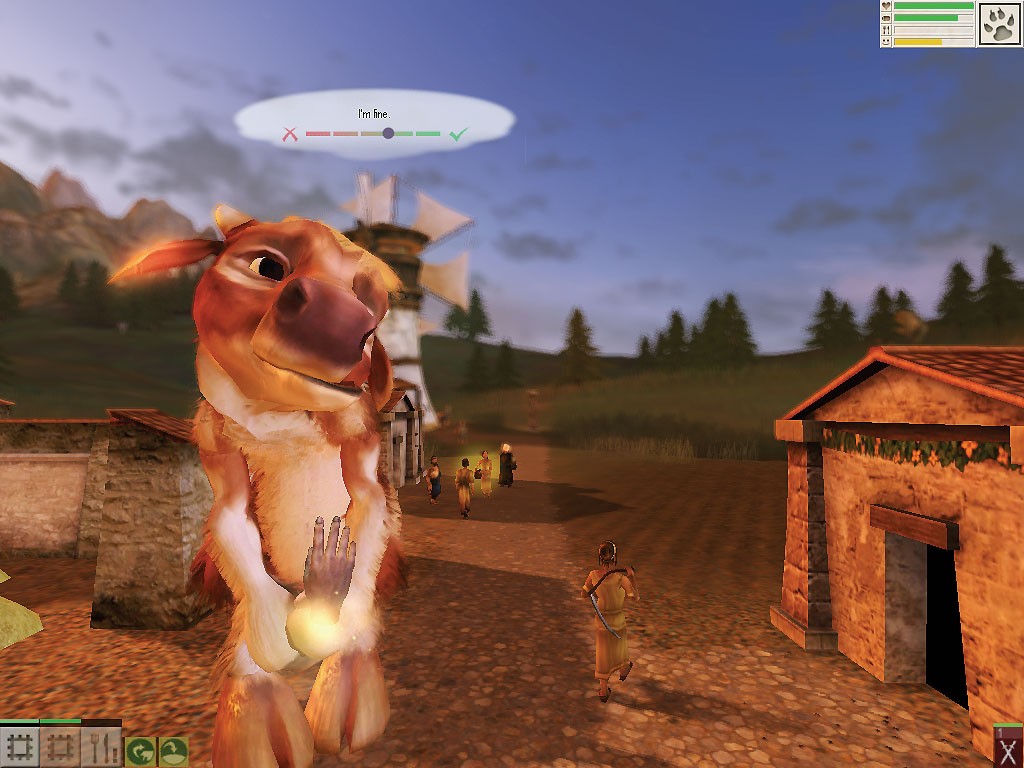
Task: Click the red crossed-swords icon
Action: click(1008, 752)
